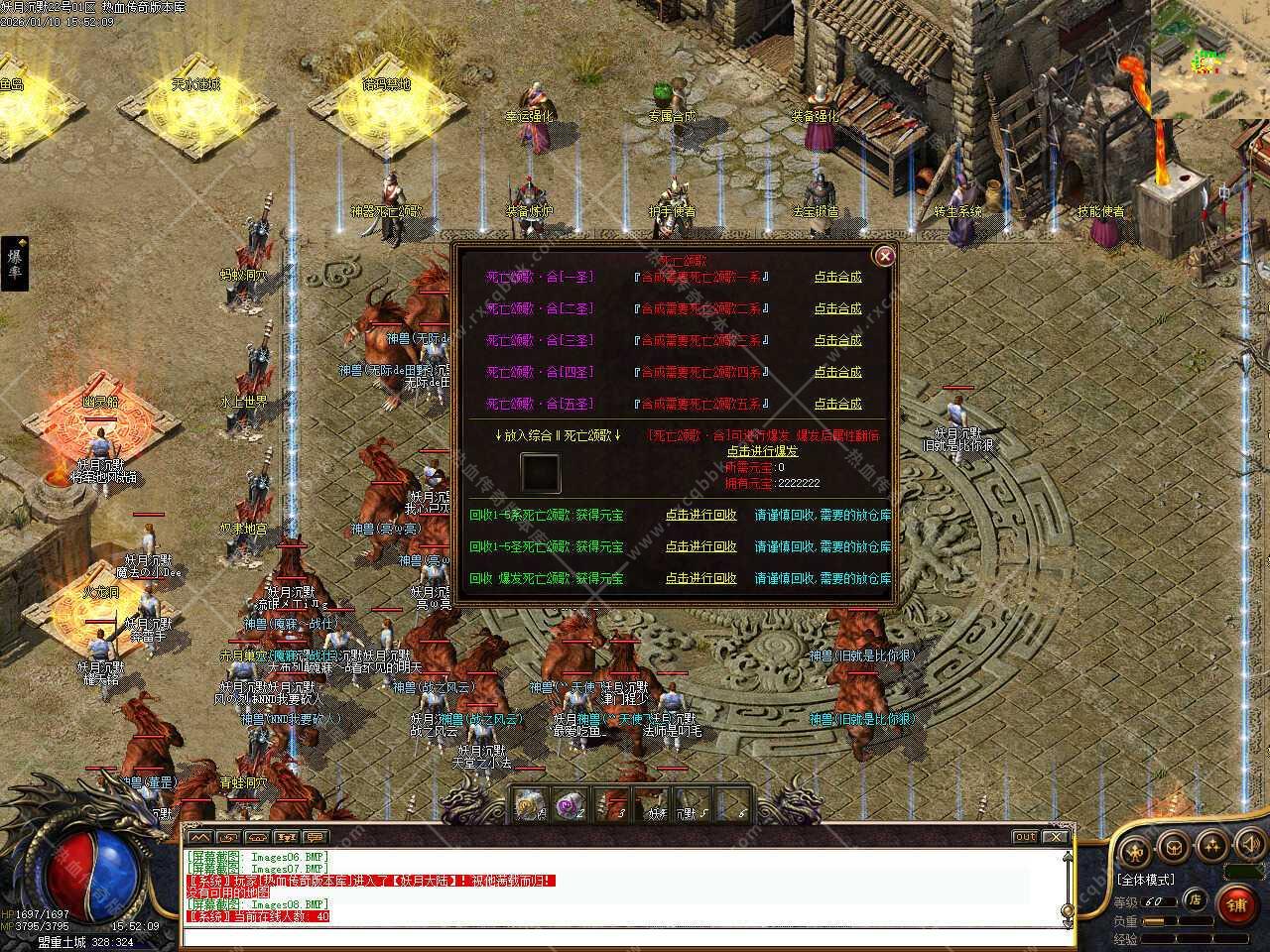Click the round 店 store button
Viewport: 1270px width, 952px height.
coord(1196,900)
